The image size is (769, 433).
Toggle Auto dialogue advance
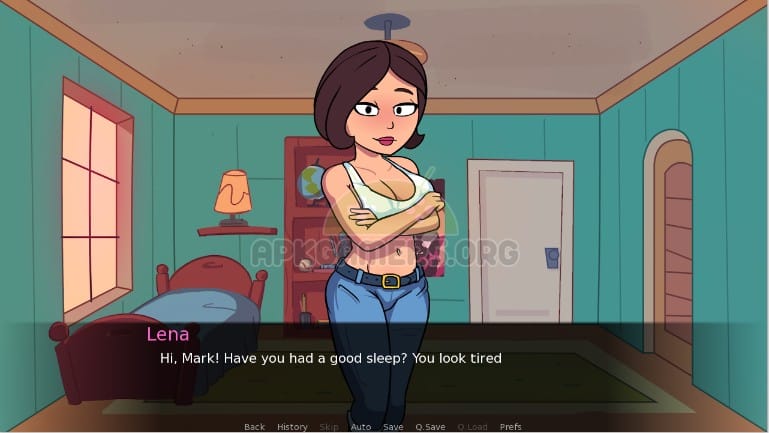pyautogui.click(x=361, y=427)
